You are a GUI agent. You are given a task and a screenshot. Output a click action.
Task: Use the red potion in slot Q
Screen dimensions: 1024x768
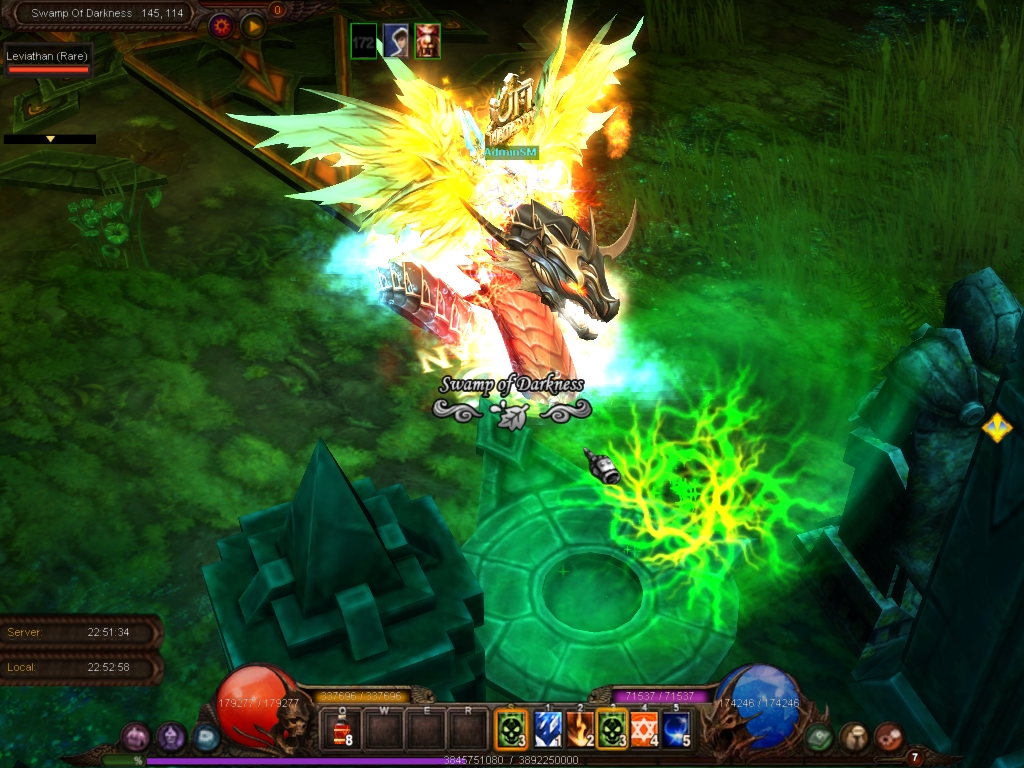[x=342, y=730]
